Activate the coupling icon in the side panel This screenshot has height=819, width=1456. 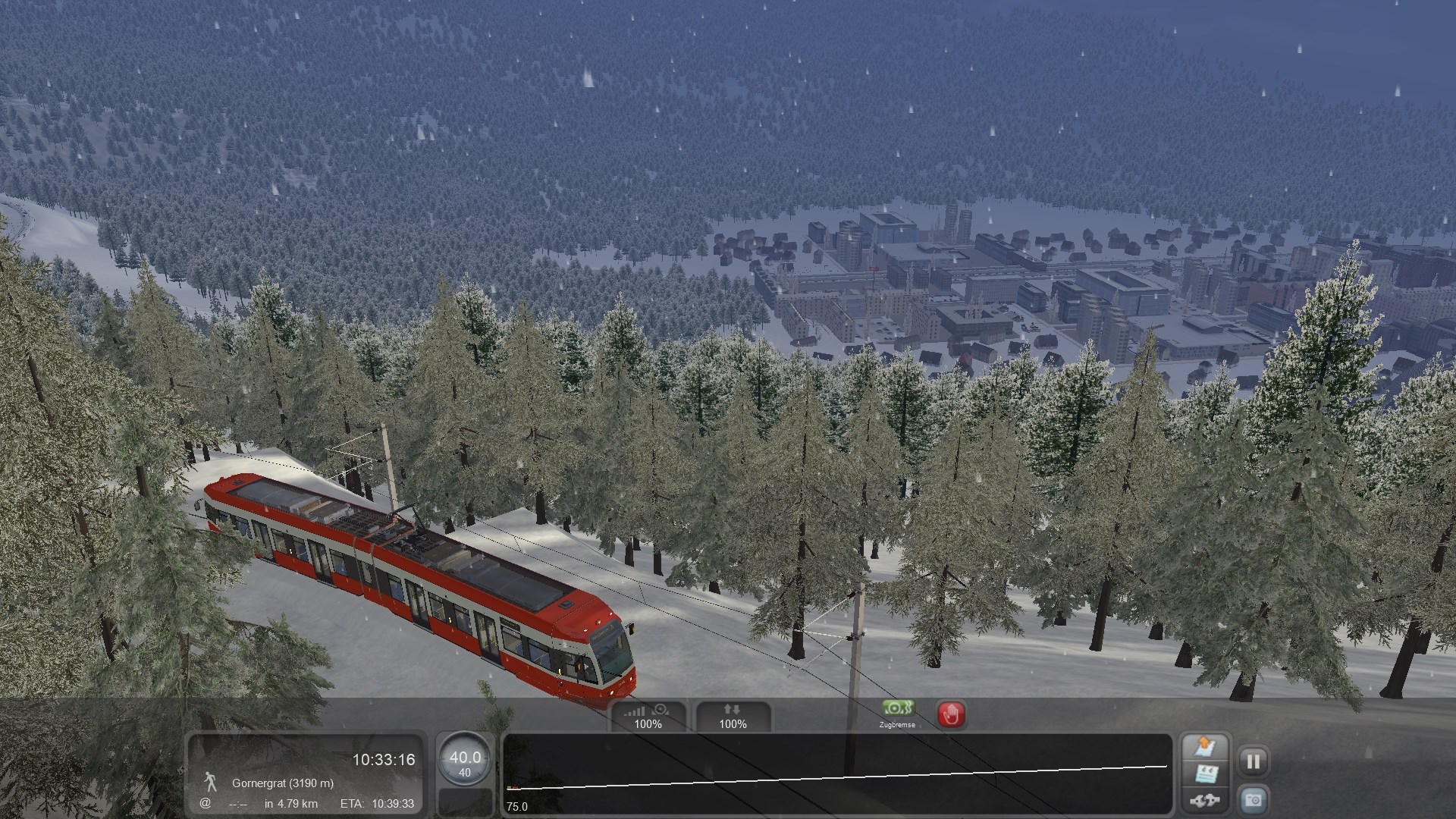click(x=1205, y=800)
